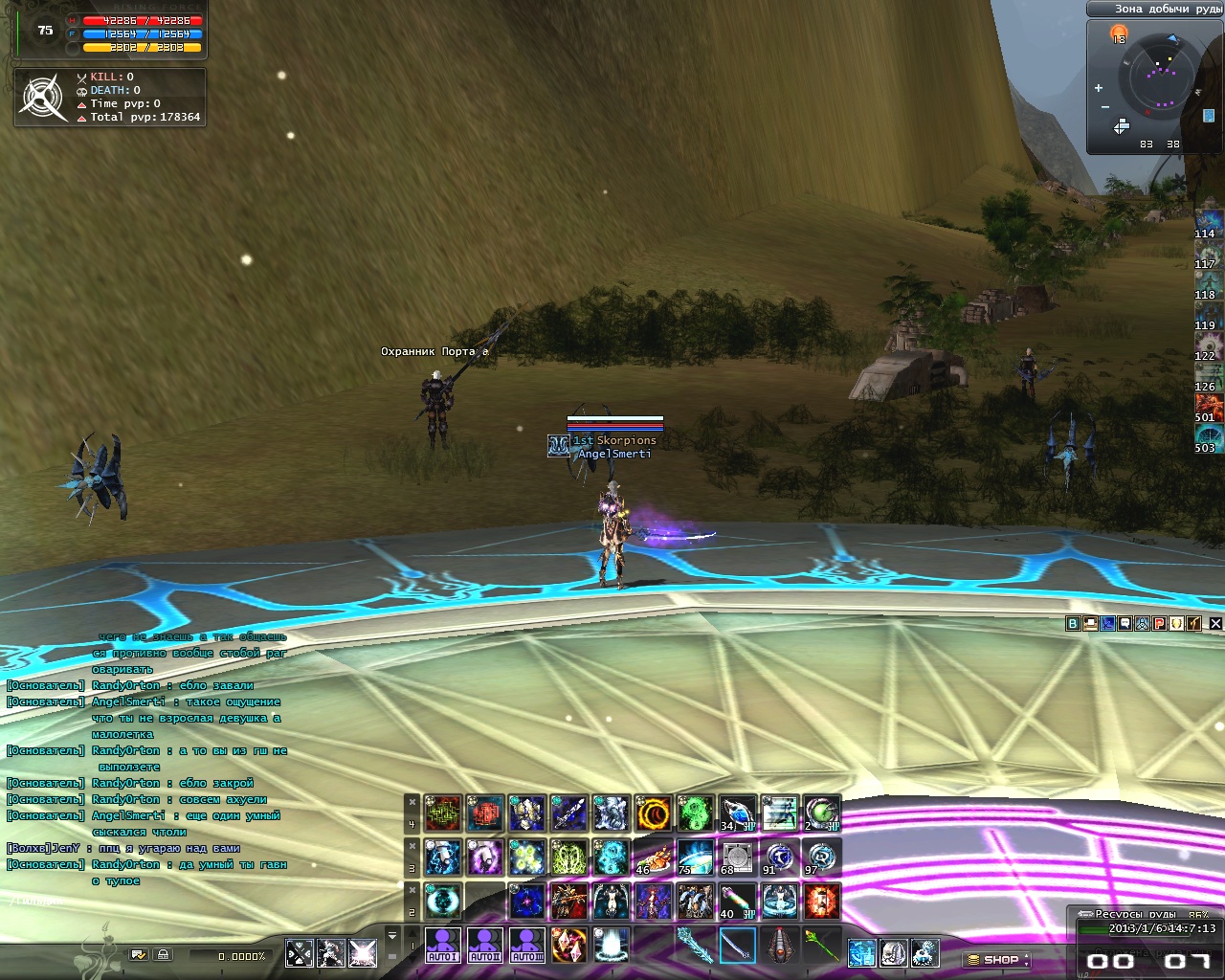
Task: Click the B button on chat toolbar
Action: [x=1073, y=623]
